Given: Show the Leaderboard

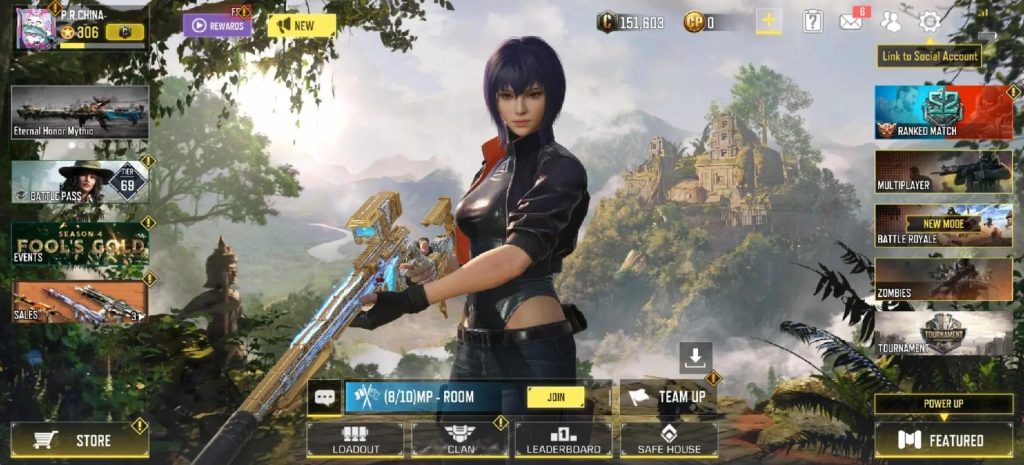Looking at the screenshot, I should tap(564, 440).
